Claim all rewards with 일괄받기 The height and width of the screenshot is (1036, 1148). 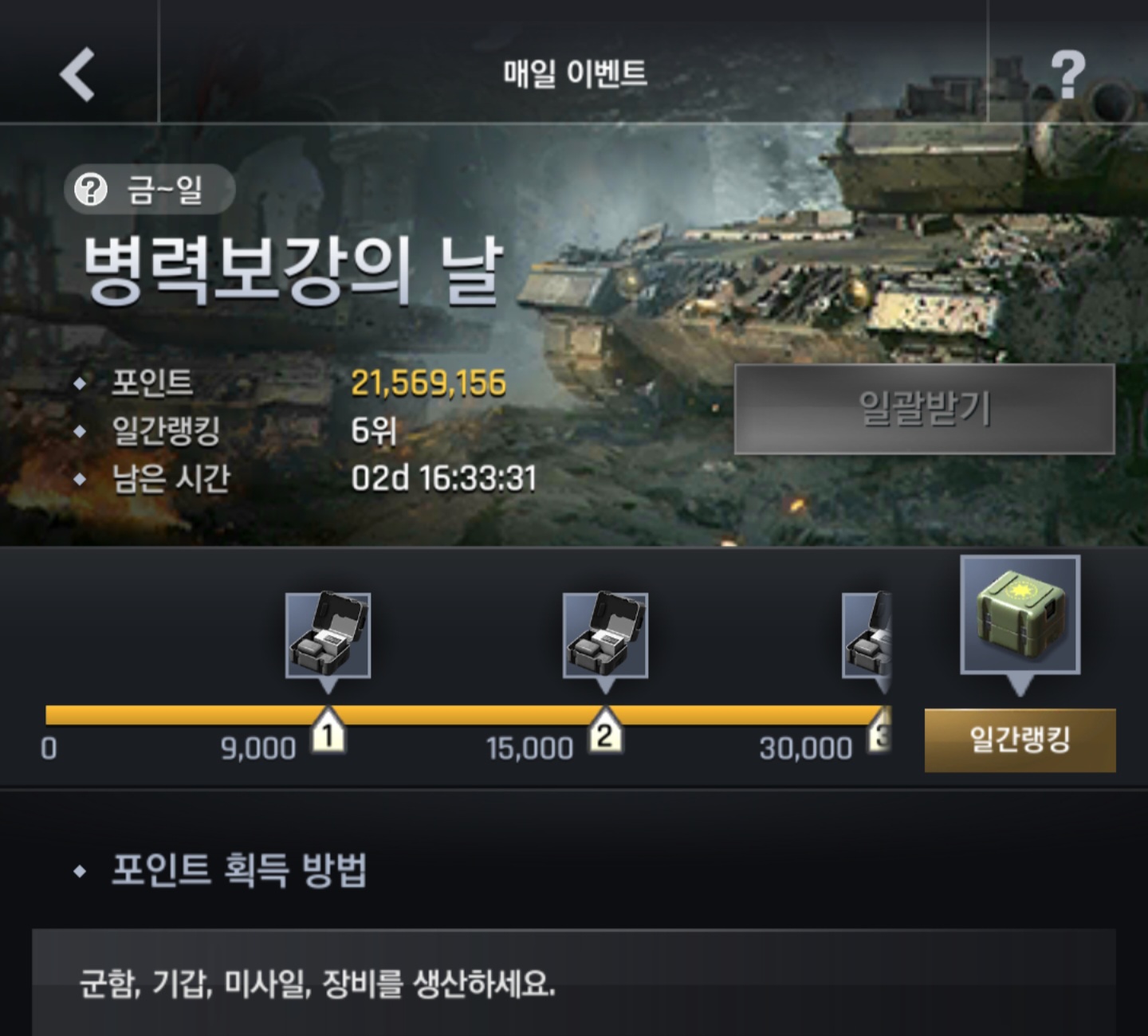click(924, 410)
